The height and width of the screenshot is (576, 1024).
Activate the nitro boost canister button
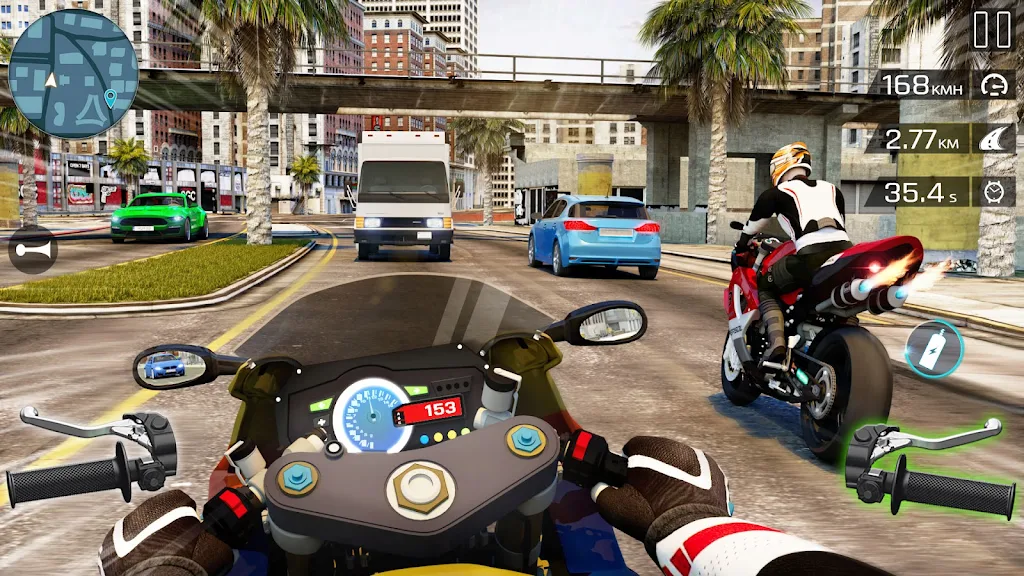935,349
